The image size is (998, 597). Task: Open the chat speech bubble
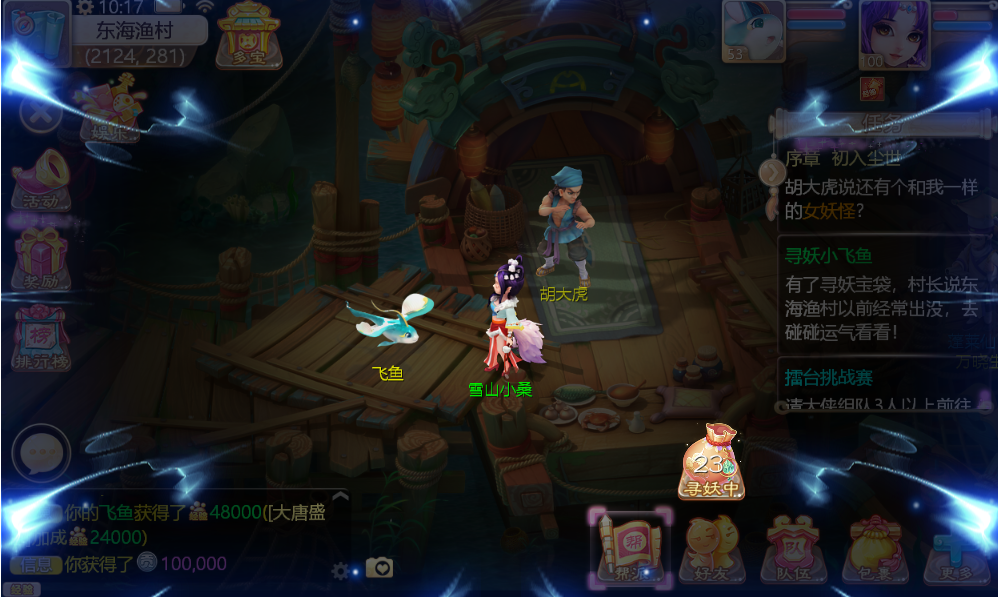[41, 454]
